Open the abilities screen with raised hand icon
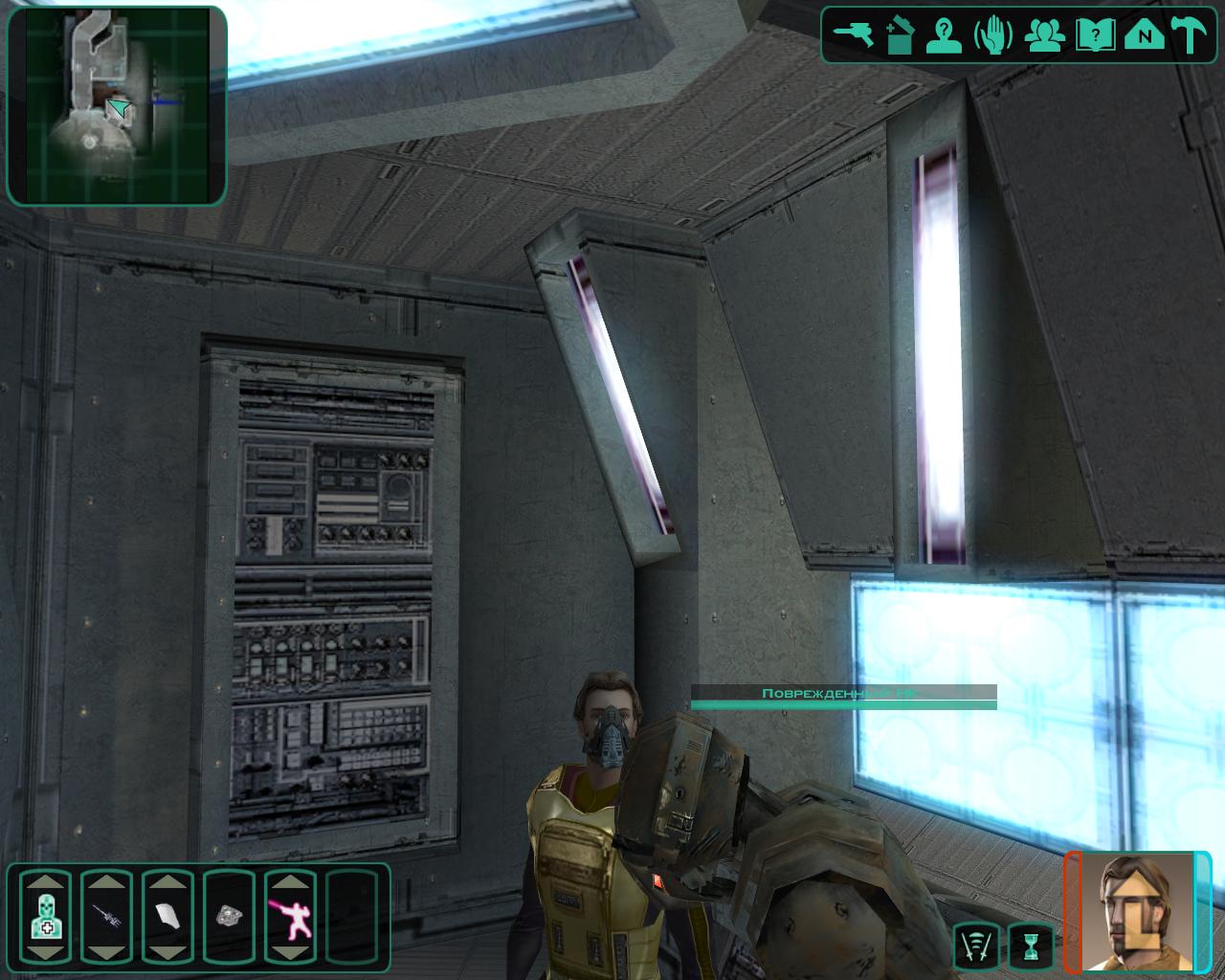Screen dimensions: 1225x980 [993, 35]
